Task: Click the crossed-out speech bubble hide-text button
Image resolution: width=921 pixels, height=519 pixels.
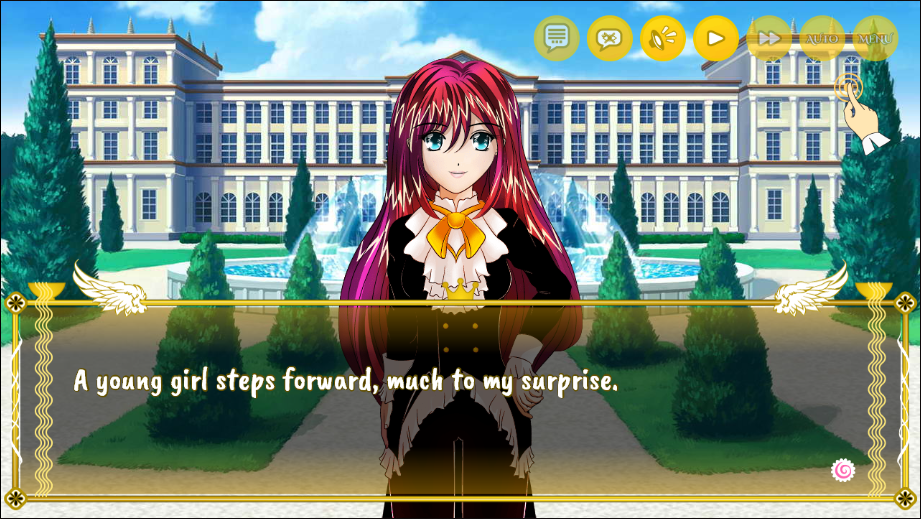Action: point(610,39)
